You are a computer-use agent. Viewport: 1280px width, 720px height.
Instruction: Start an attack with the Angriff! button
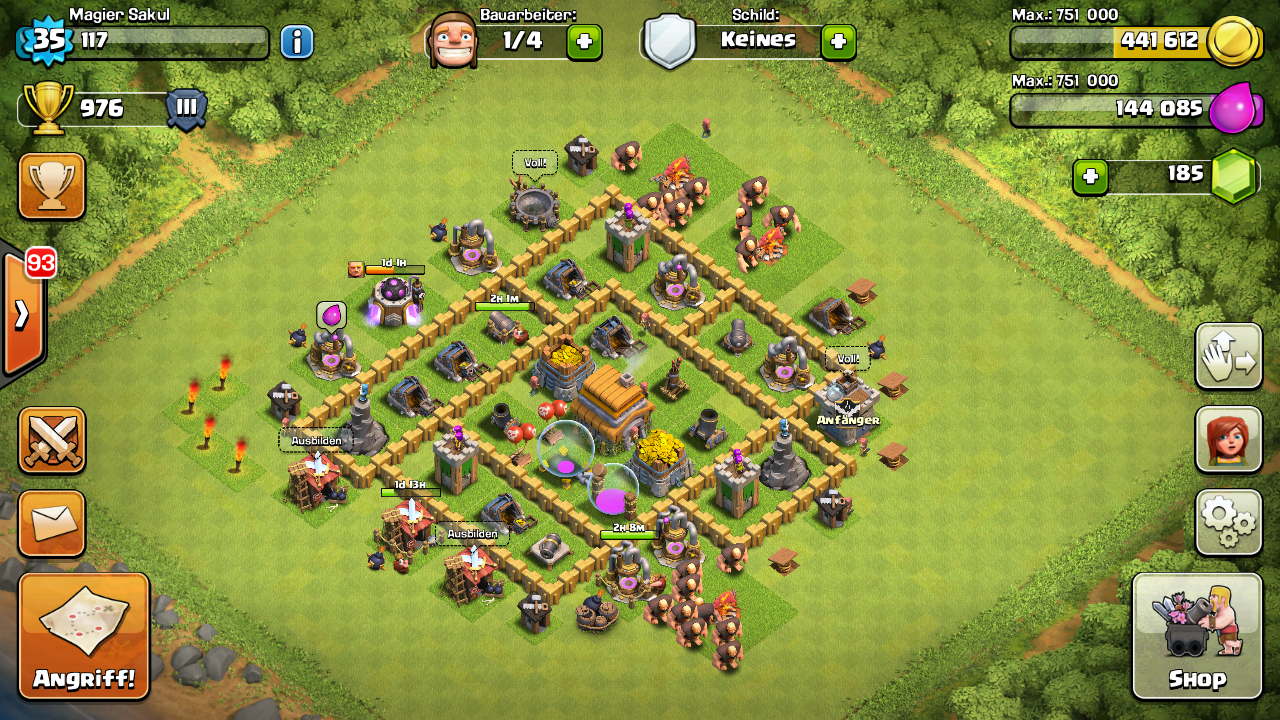(x=84, y=635)
